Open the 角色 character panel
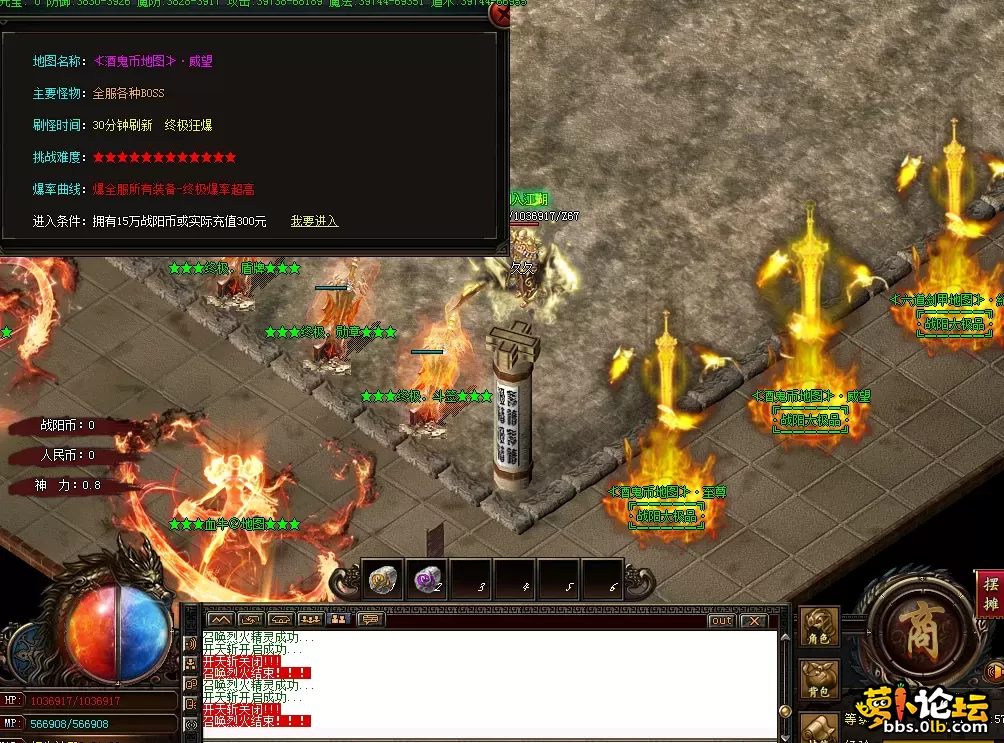 pyautogui.click(x=820, y=629)
